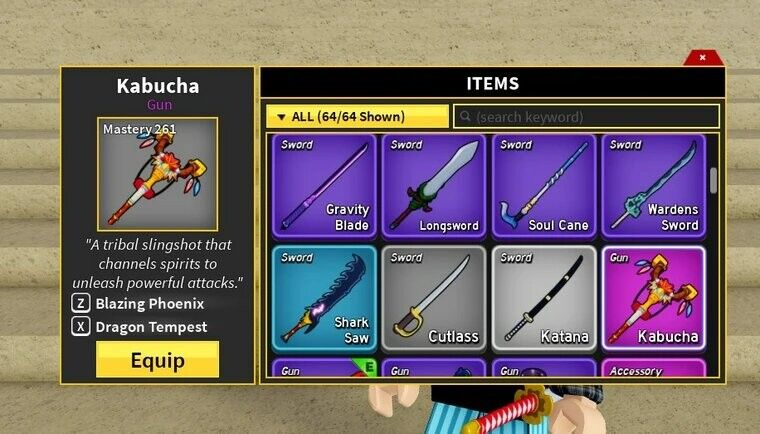This screenshot has width=760, height=434.
Task: Click the items list scrollbar
Action: point(713,181)
